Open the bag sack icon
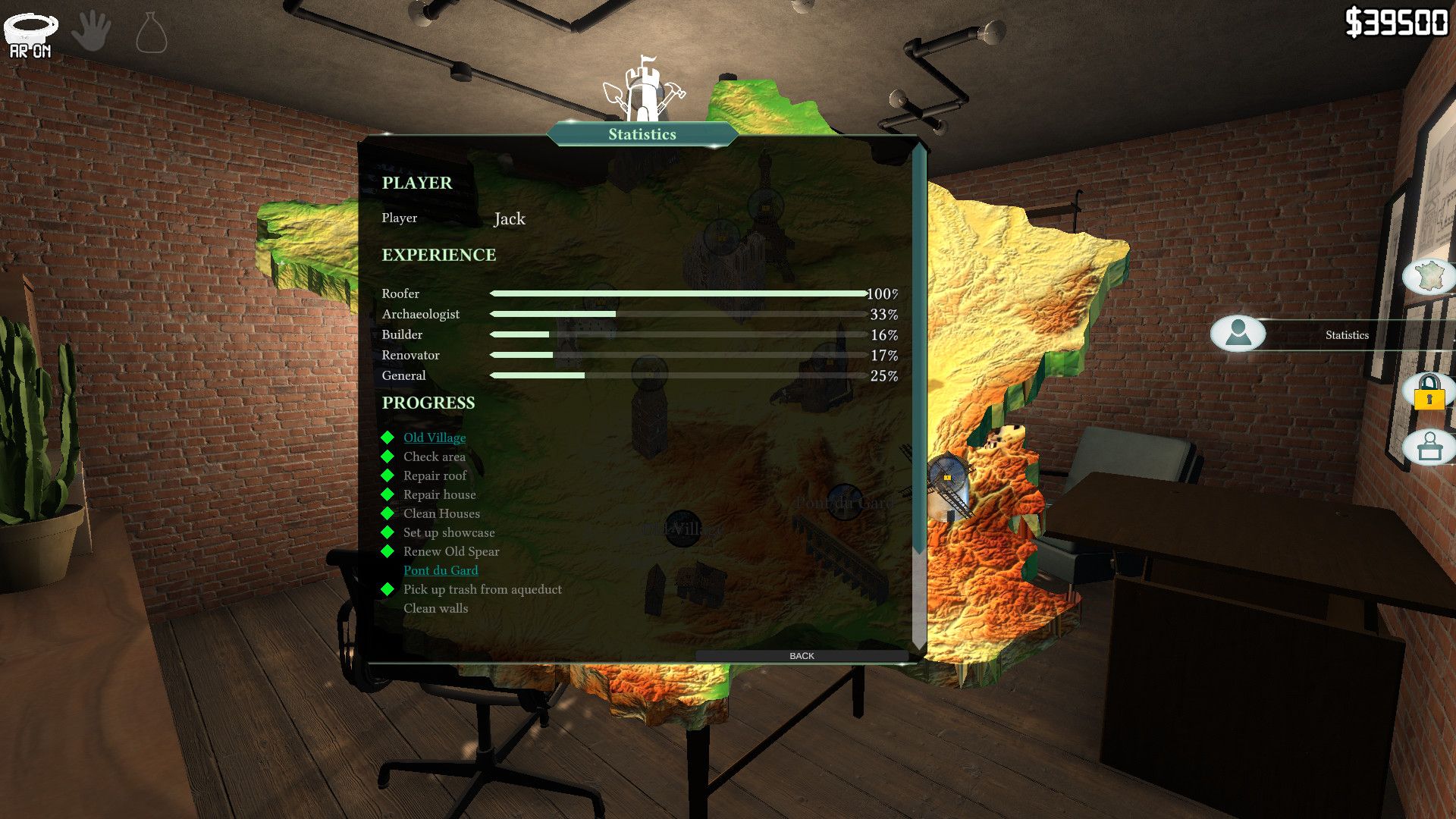 (x=151, y=34)
